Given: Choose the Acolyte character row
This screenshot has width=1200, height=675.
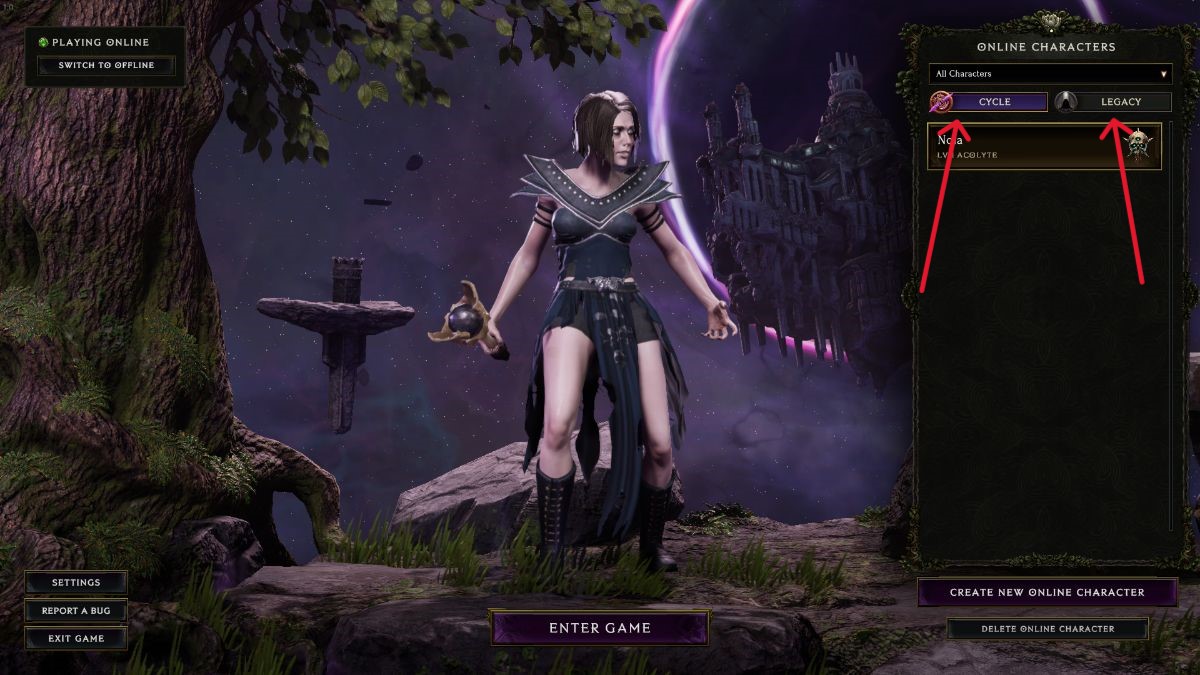Looking at the screenshot, I should 1044,146.
